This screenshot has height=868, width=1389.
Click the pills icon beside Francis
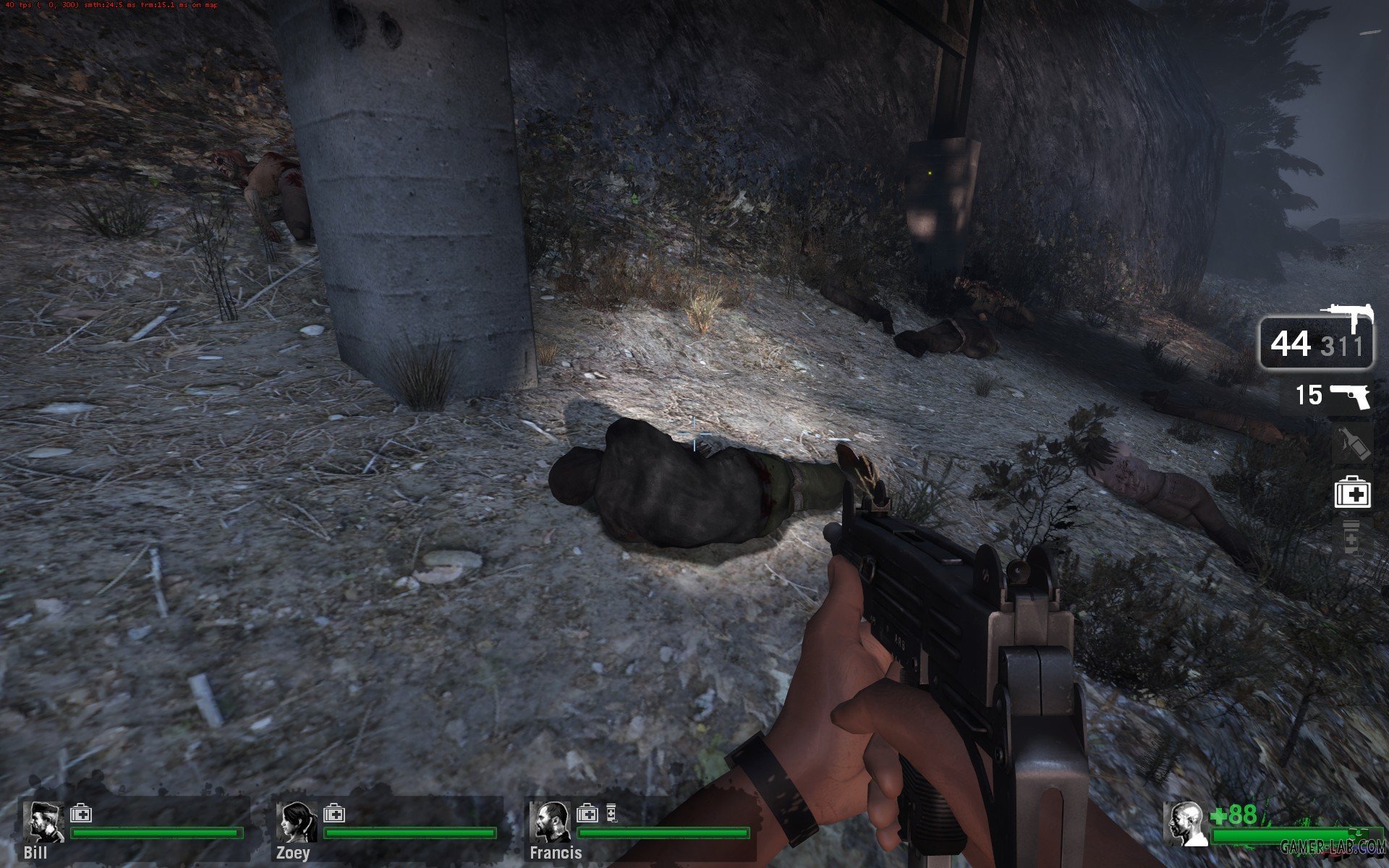(611, 814)
